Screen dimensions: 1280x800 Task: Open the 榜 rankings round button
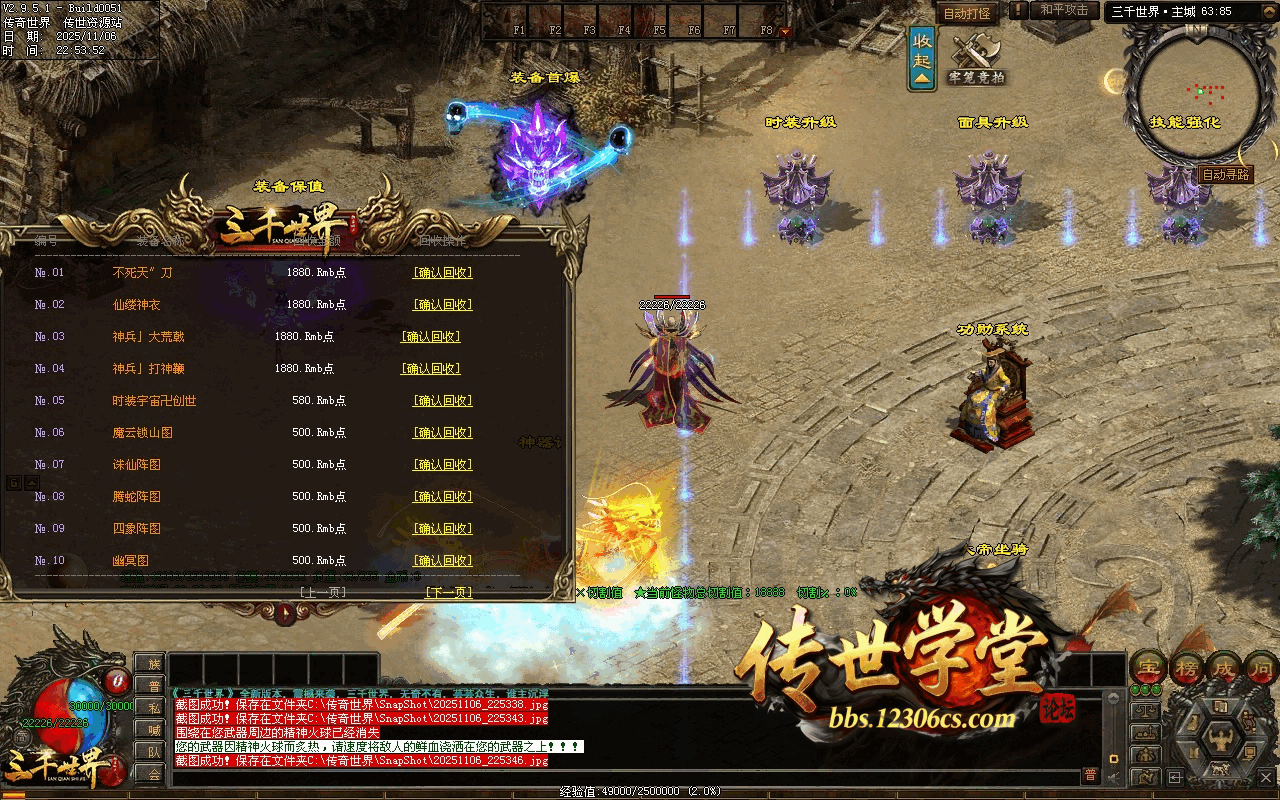(1186, 667)
